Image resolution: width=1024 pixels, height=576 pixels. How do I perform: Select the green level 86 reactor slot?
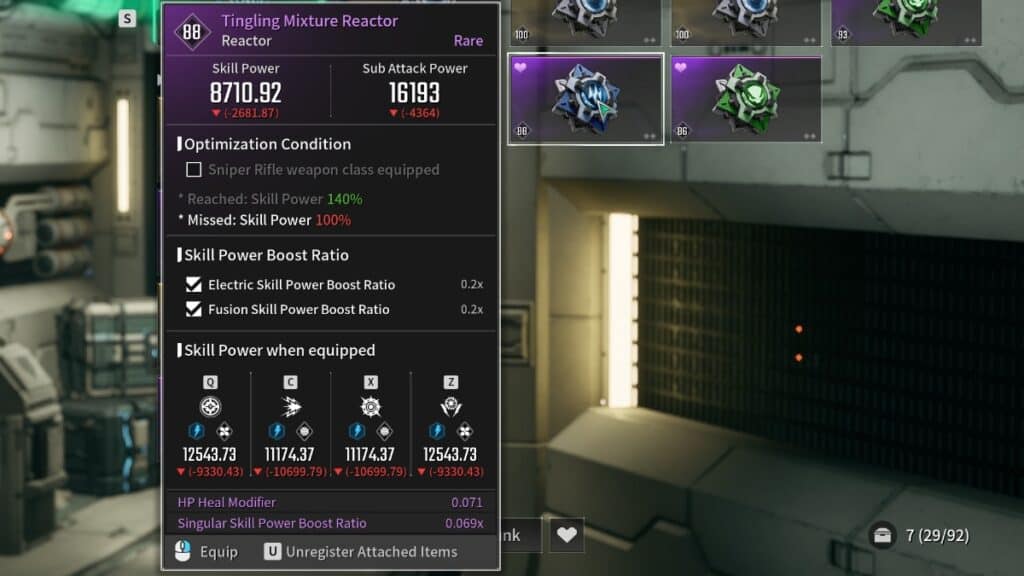coord(746,99)
